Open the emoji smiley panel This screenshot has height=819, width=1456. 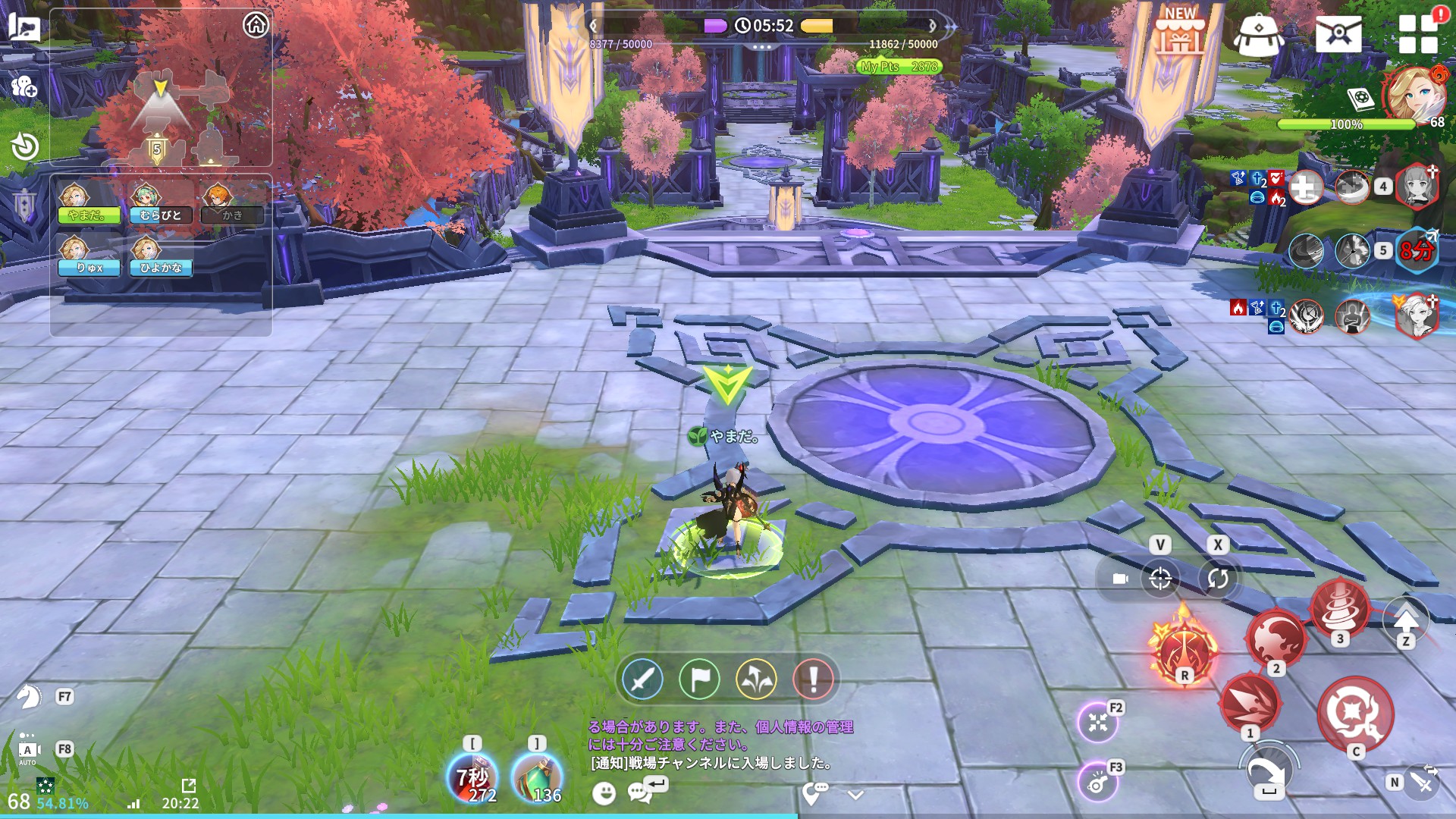(x=604, y=793)
